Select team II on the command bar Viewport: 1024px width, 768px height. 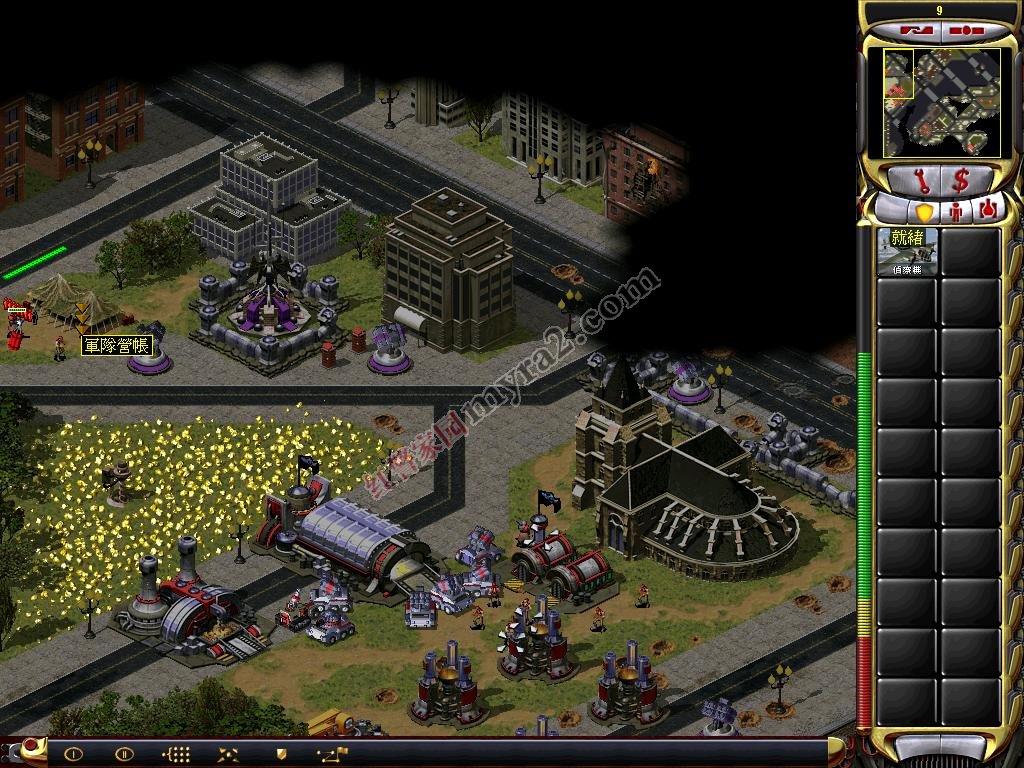[124, 754]
